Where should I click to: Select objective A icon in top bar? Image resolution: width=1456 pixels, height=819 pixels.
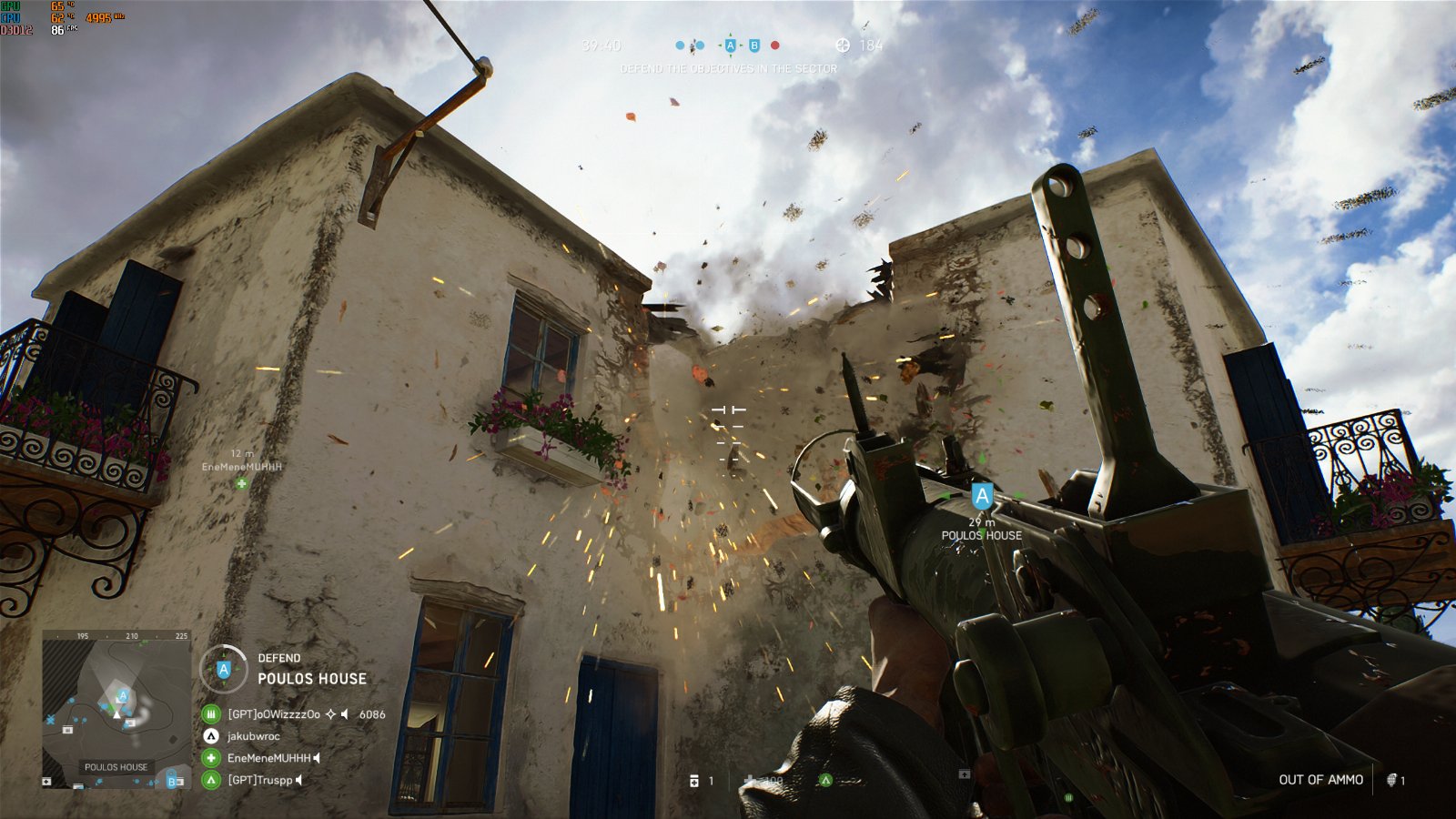(x=730, y=45)
